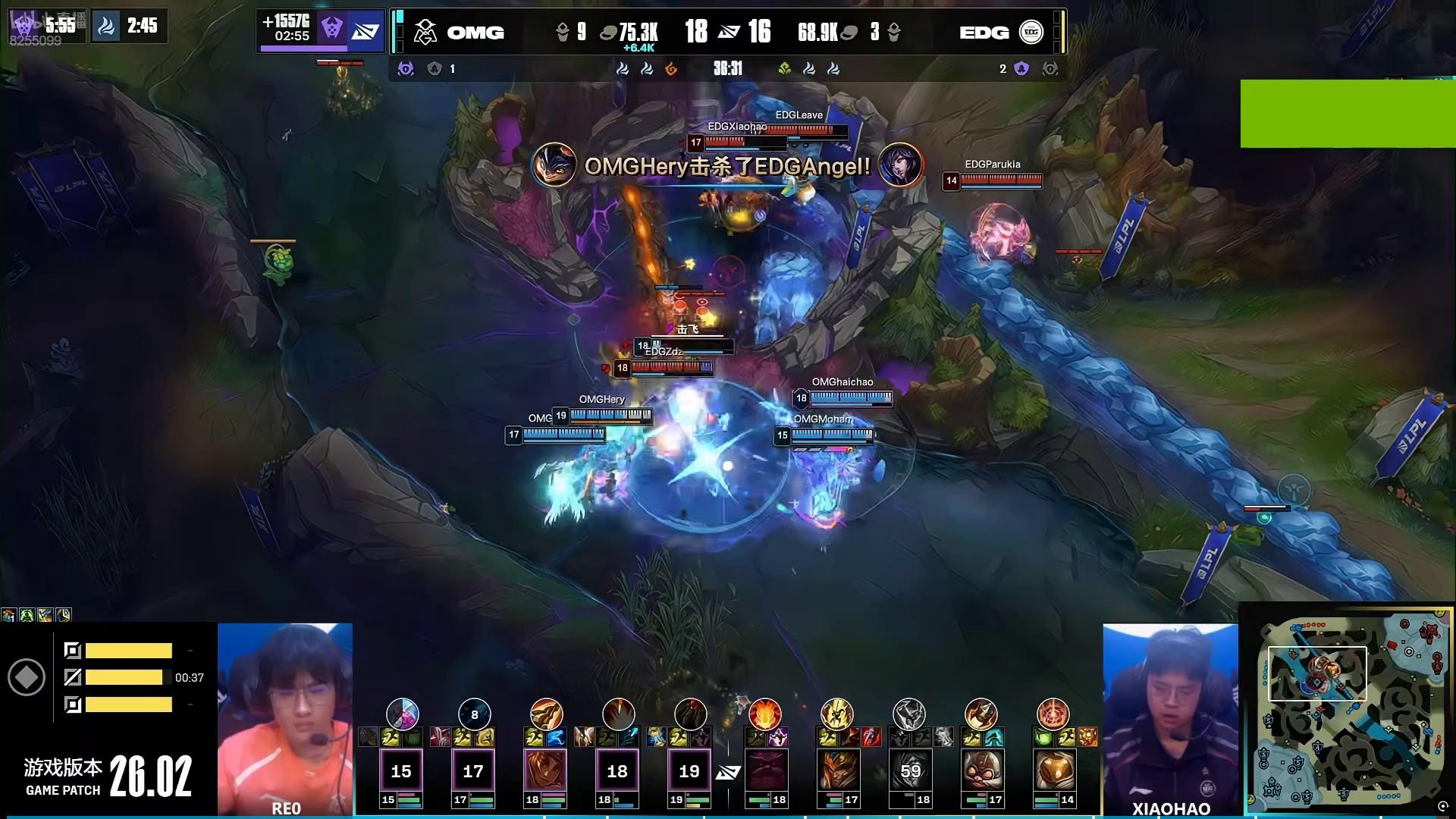Viewport: 1456px width, 819px height.
Task: Click the flaming ultimate icon on EDG side
Action: pos(764,714)
